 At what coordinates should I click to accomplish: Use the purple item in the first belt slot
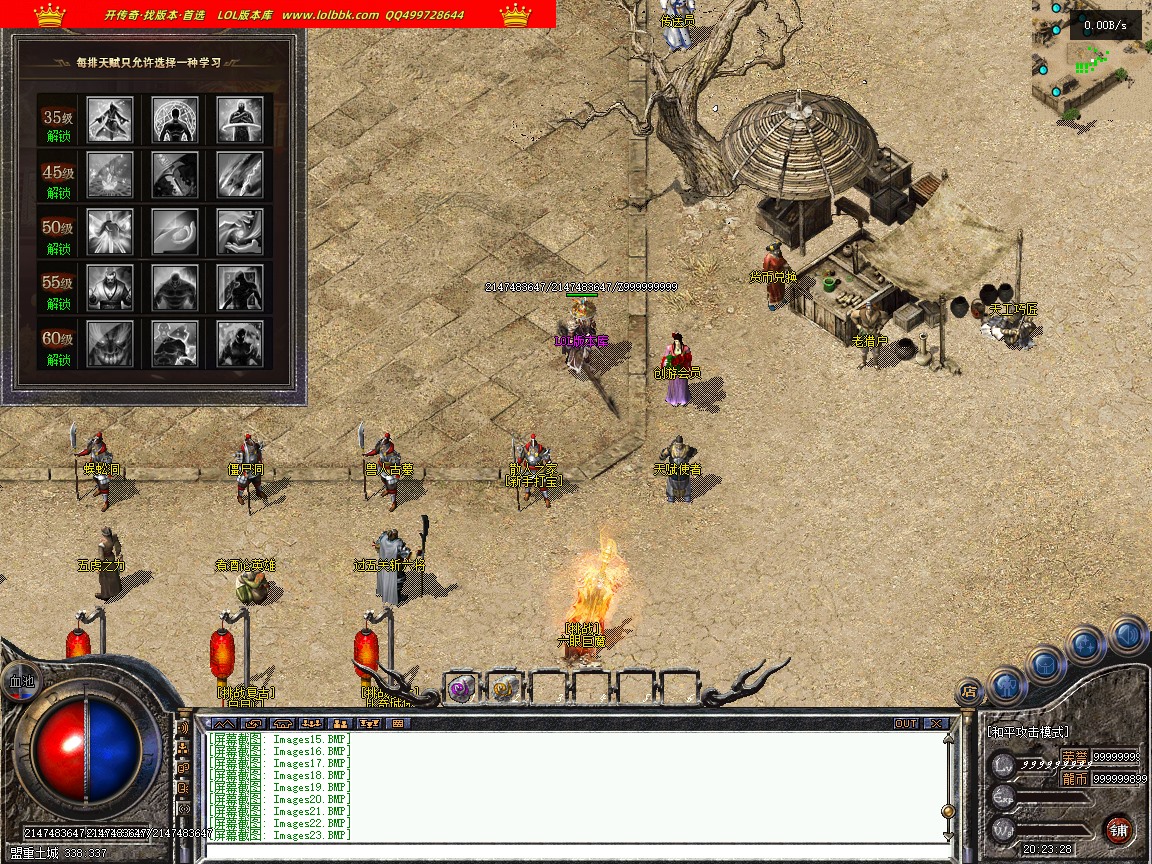click(x=461, y=688)
